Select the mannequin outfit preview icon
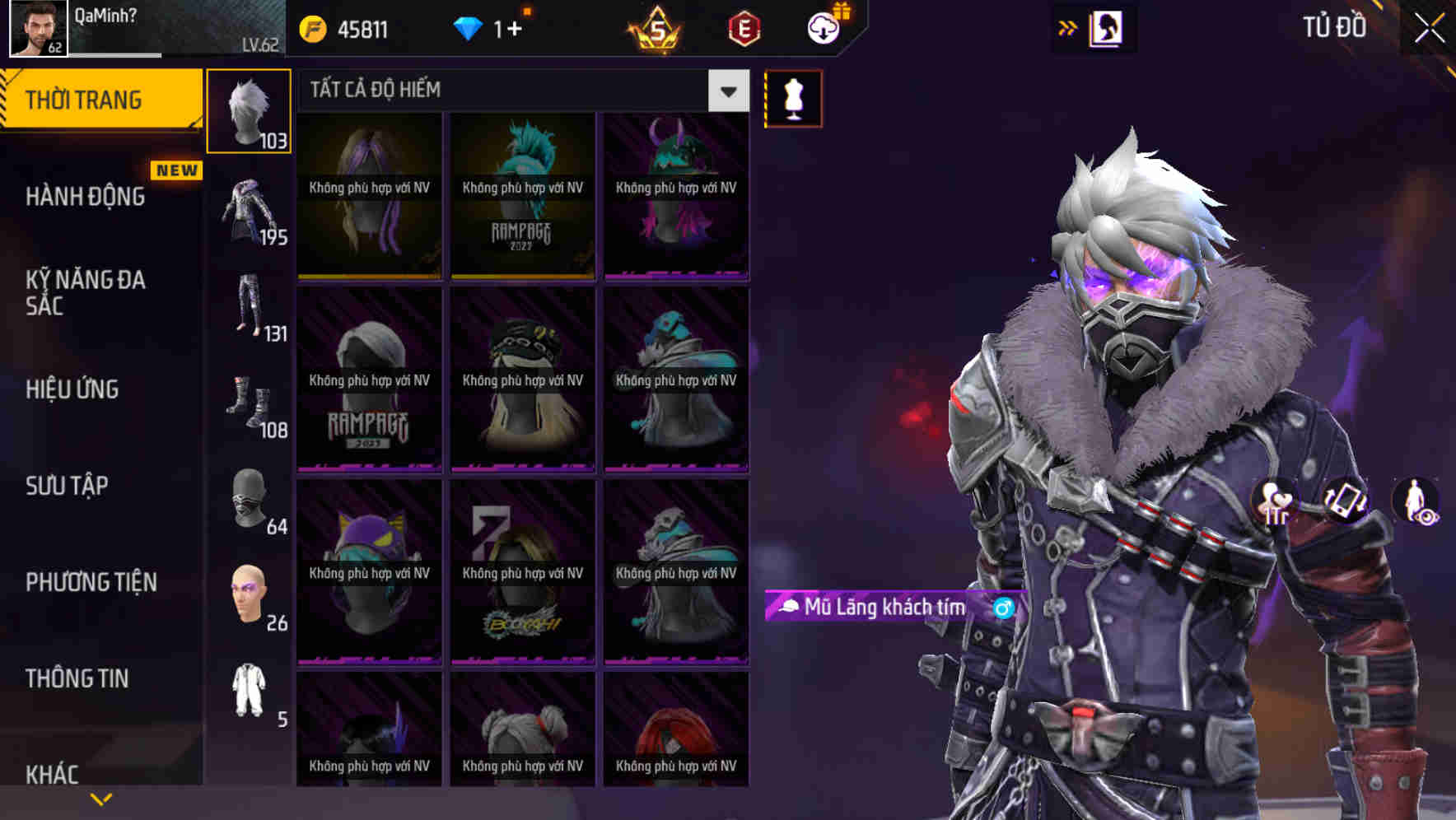 click(792, 98)
